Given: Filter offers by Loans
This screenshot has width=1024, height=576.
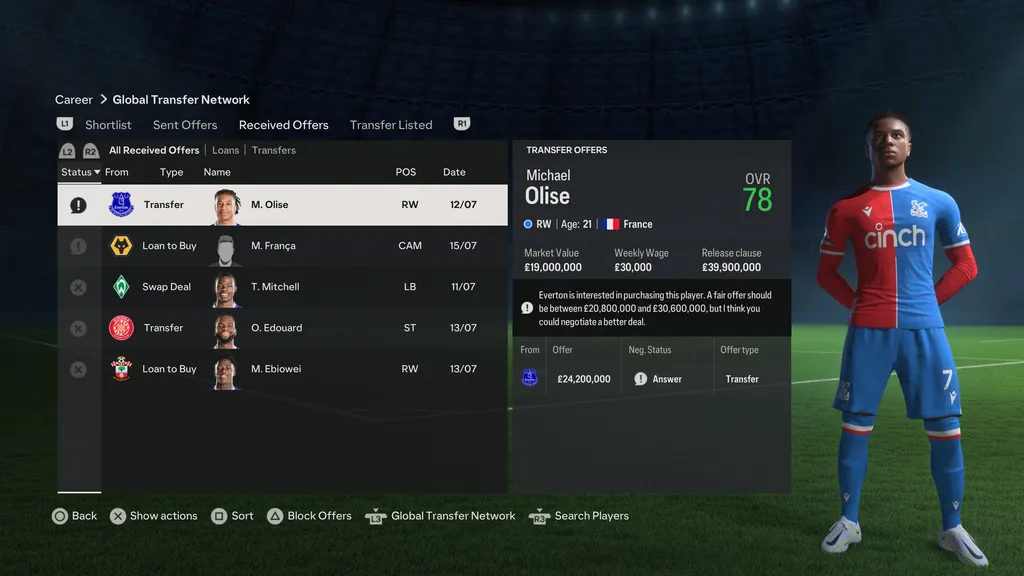Looking at the screenshot, I should pos(226,150).
